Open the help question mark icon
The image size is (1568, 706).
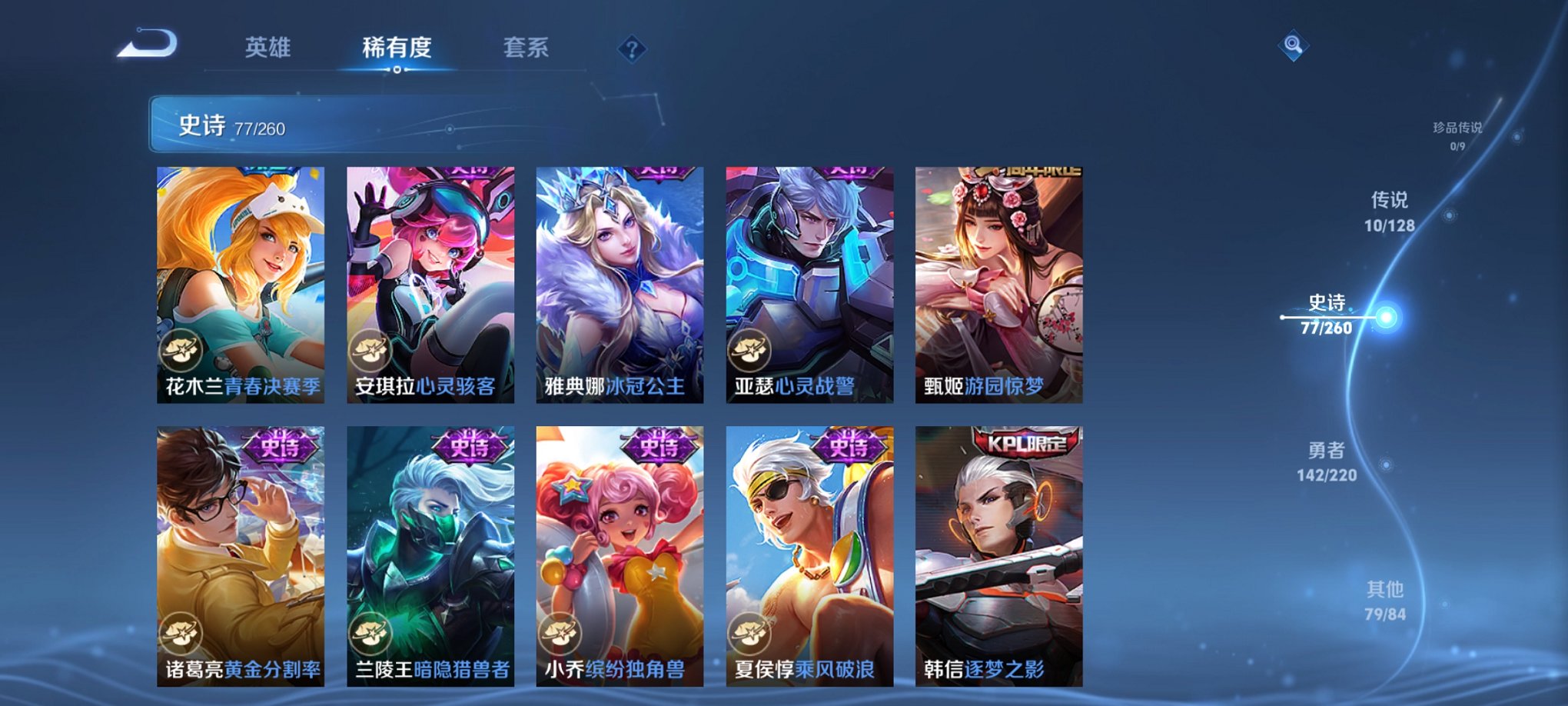(630, 51)
